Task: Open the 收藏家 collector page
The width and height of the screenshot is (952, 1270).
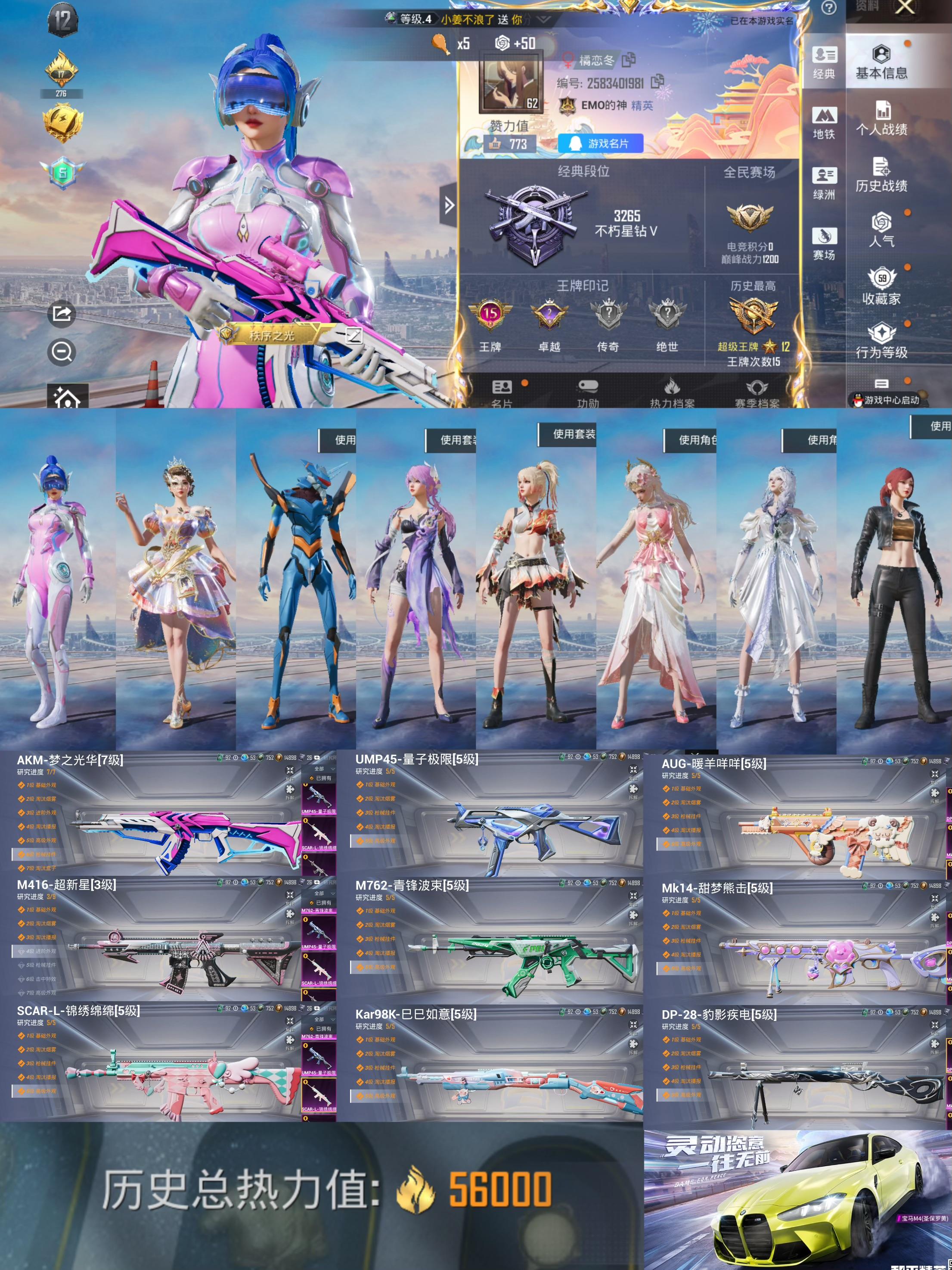Action: (881, 286)
